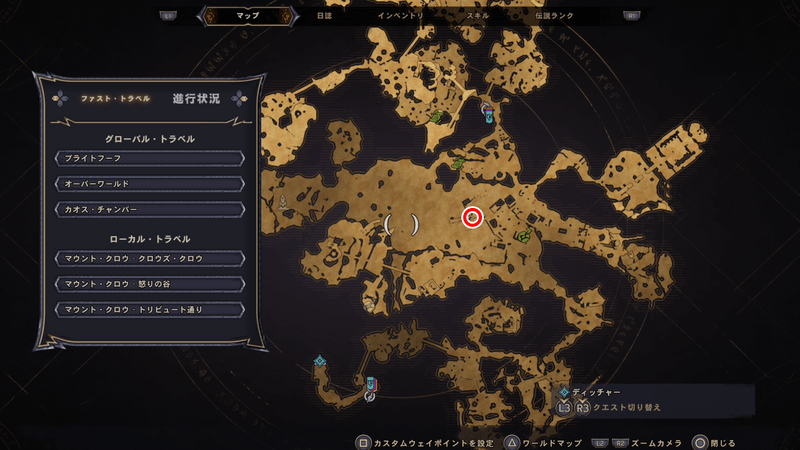800x450 pixels.
Task: Select マウント・クロウ クロウズ・クロウ destination
Action: click(150, 259)
